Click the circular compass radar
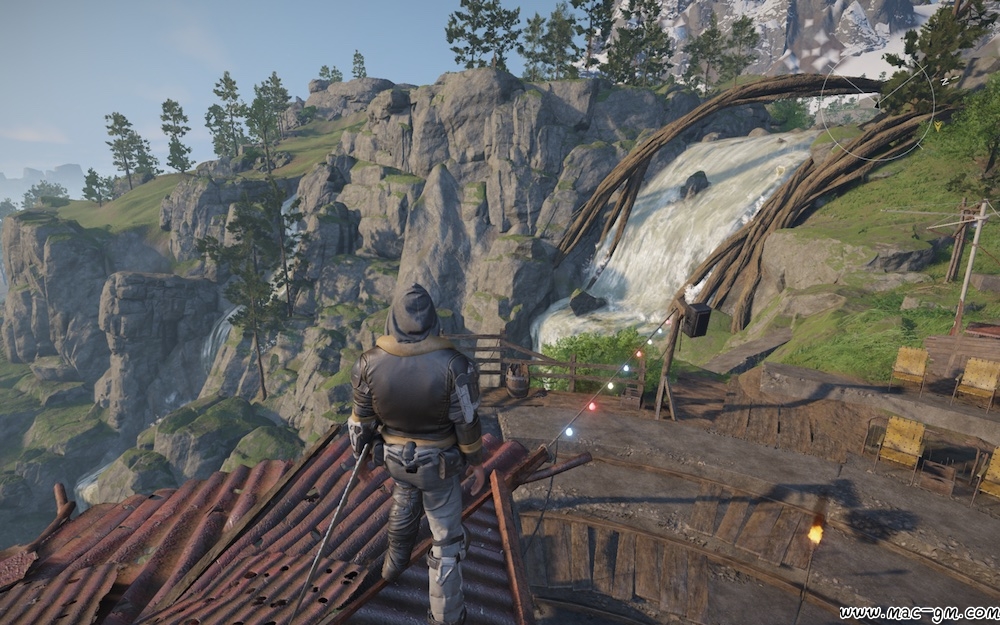The width and height of the screenshot is (1000, 625). click(x=877, y=105)
